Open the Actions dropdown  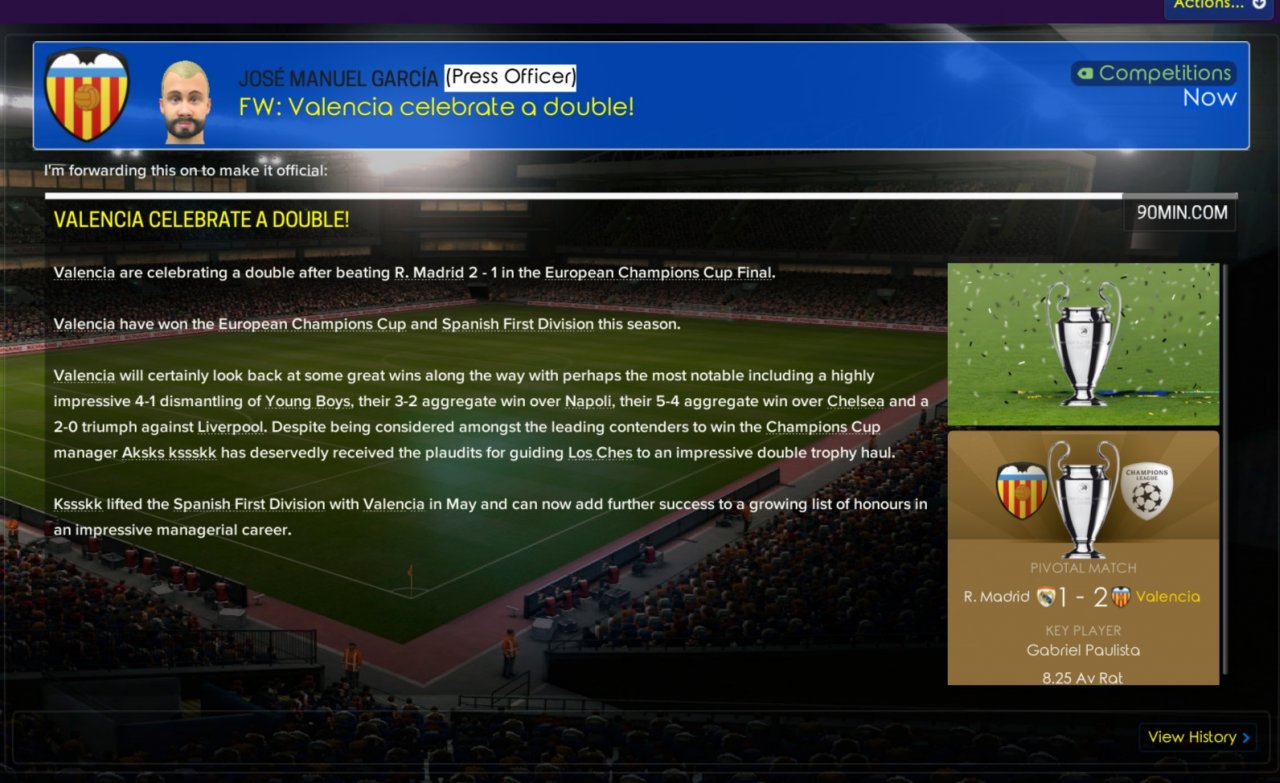click(1218, 5)
